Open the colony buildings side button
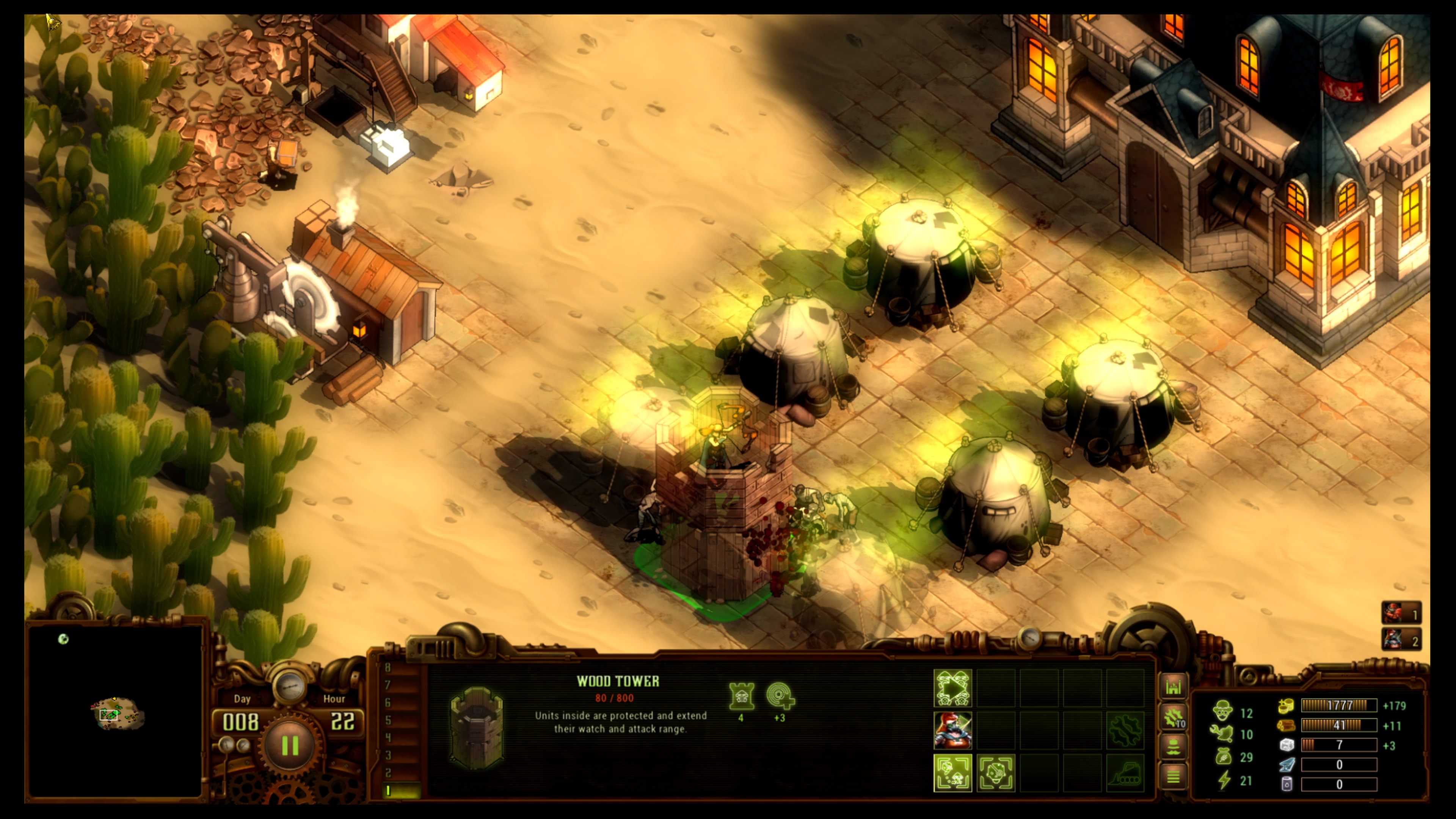The image size is (1456, 819). (1173, 687)
